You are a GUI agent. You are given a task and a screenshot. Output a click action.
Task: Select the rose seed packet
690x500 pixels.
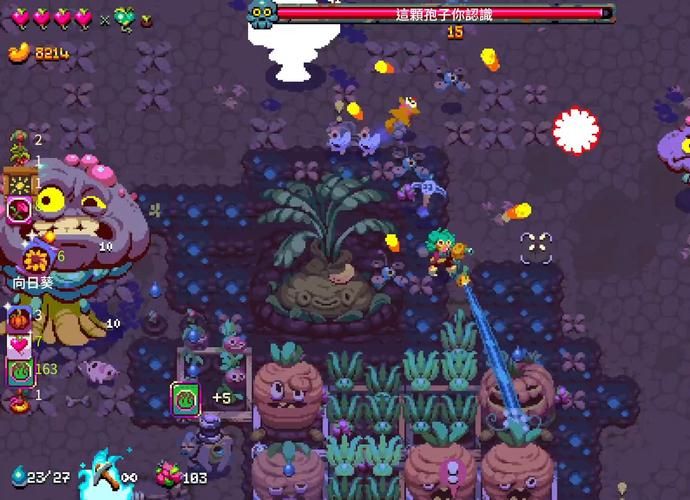[19, 209]
